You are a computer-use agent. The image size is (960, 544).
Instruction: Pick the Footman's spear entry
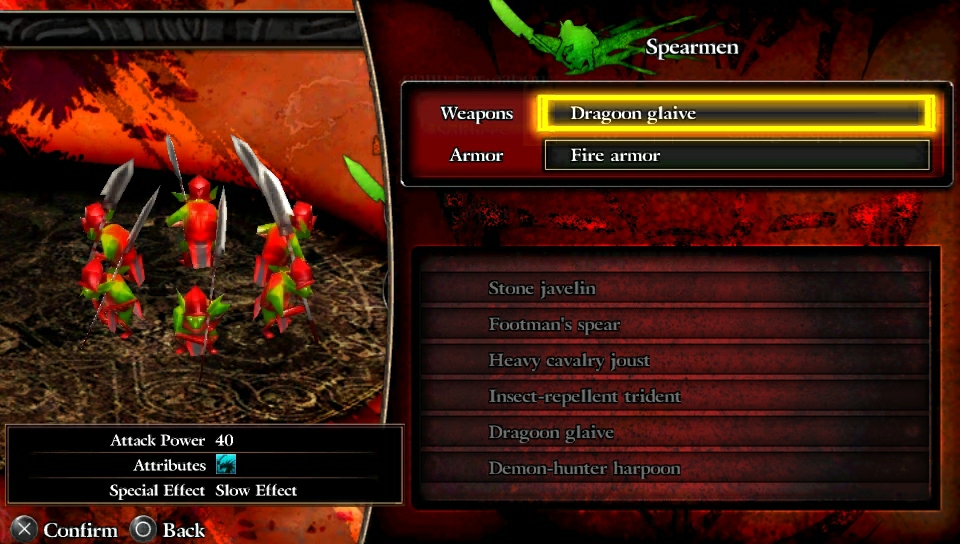click(x=675, y=325)
